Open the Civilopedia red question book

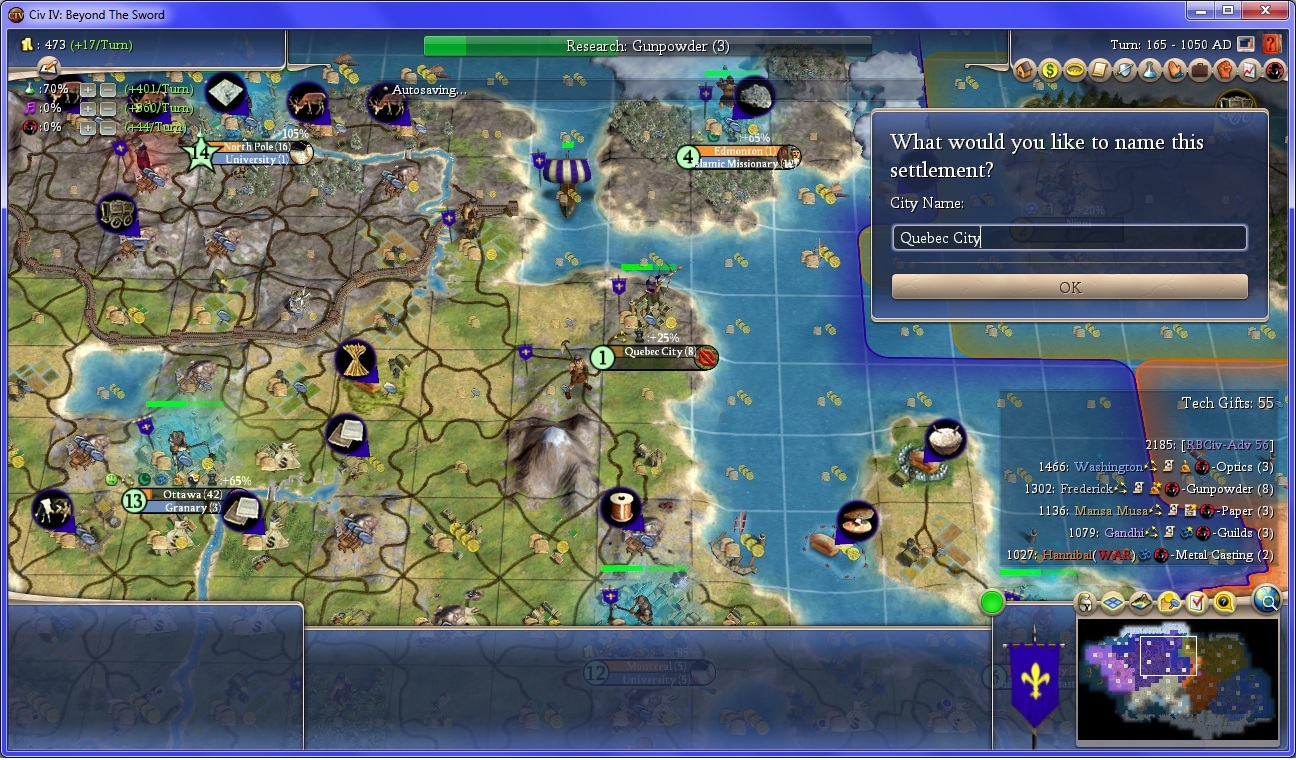click(x=1271, y=45)
